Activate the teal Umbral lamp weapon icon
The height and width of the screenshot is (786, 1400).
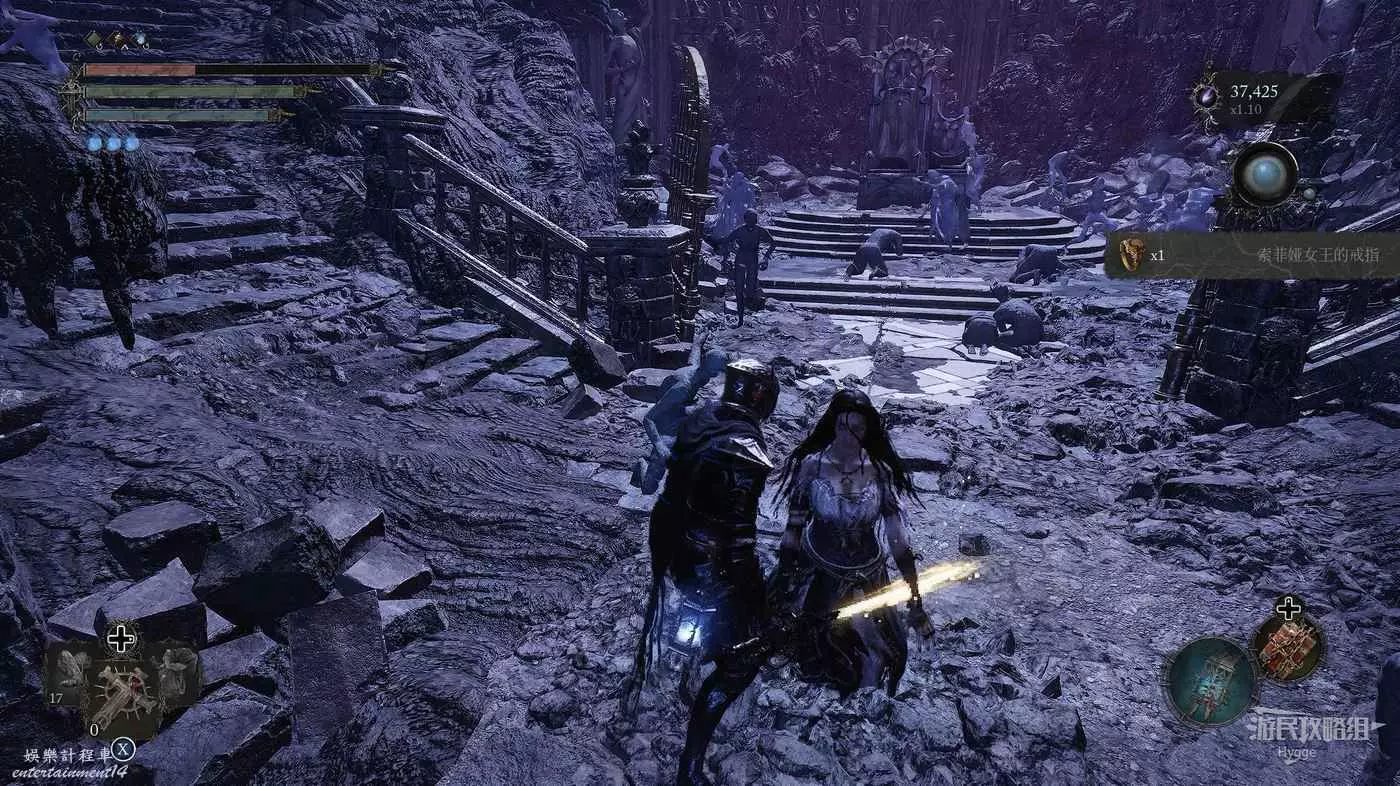[1210, 681]
